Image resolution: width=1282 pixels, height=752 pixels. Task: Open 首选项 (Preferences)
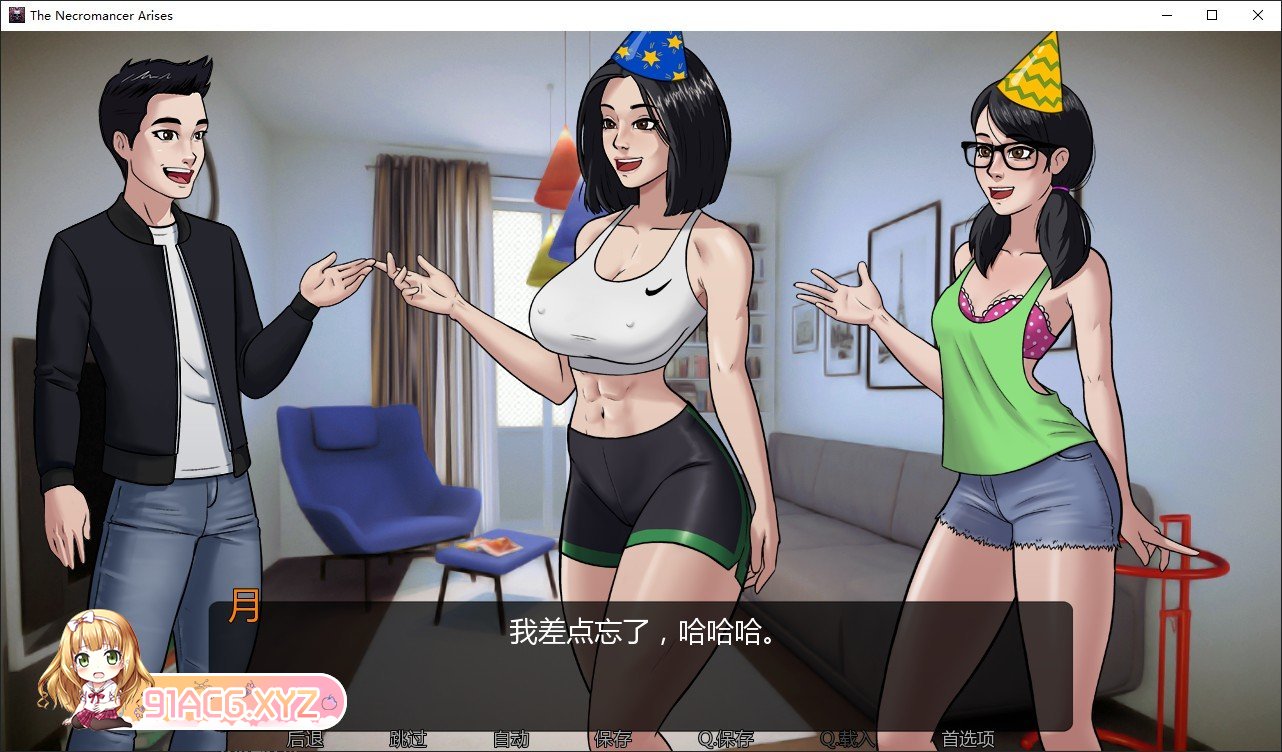(x=968, y=740)
